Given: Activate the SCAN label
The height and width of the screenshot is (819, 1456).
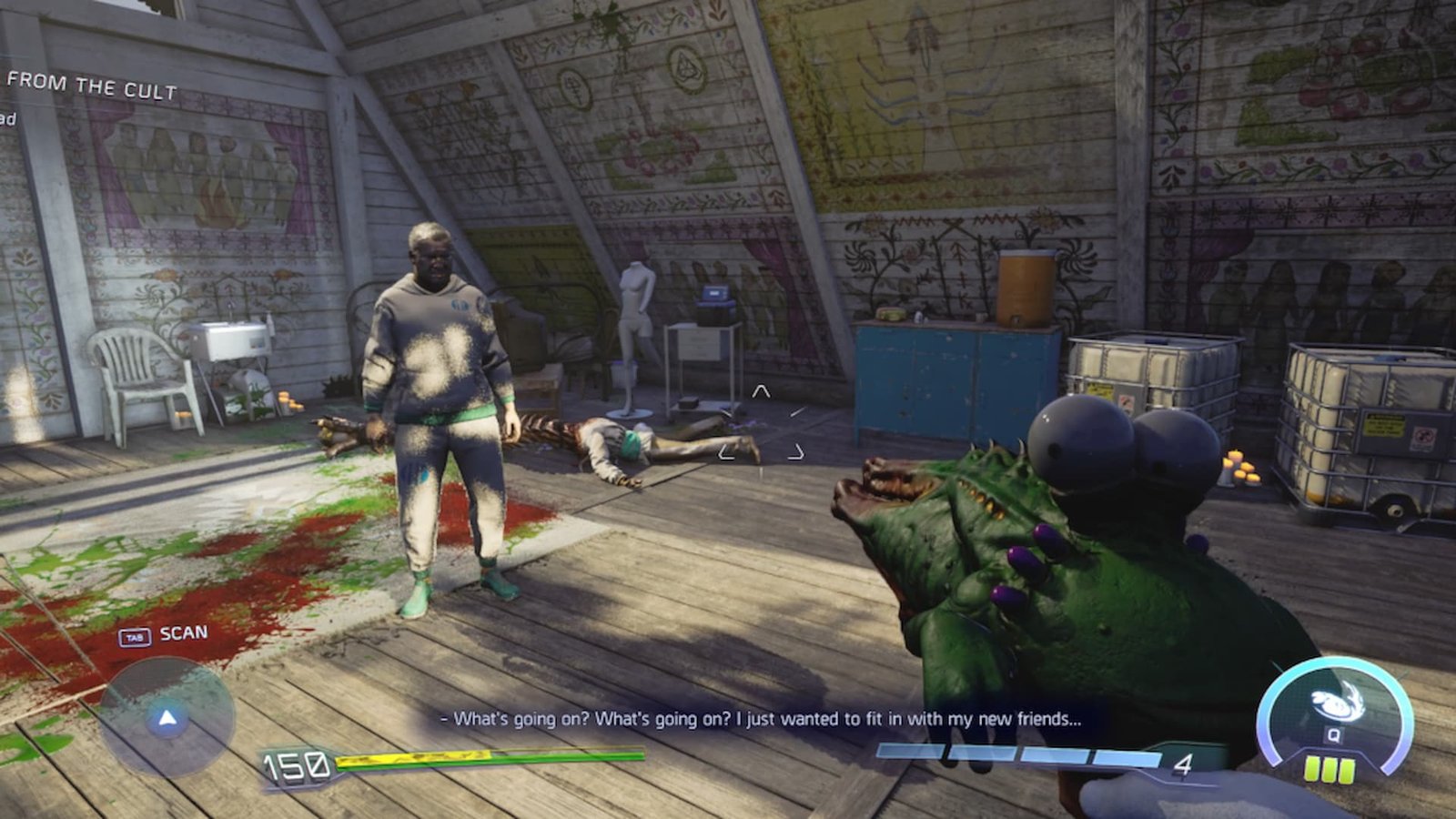Looking at the screenshot, I should 183,633.
